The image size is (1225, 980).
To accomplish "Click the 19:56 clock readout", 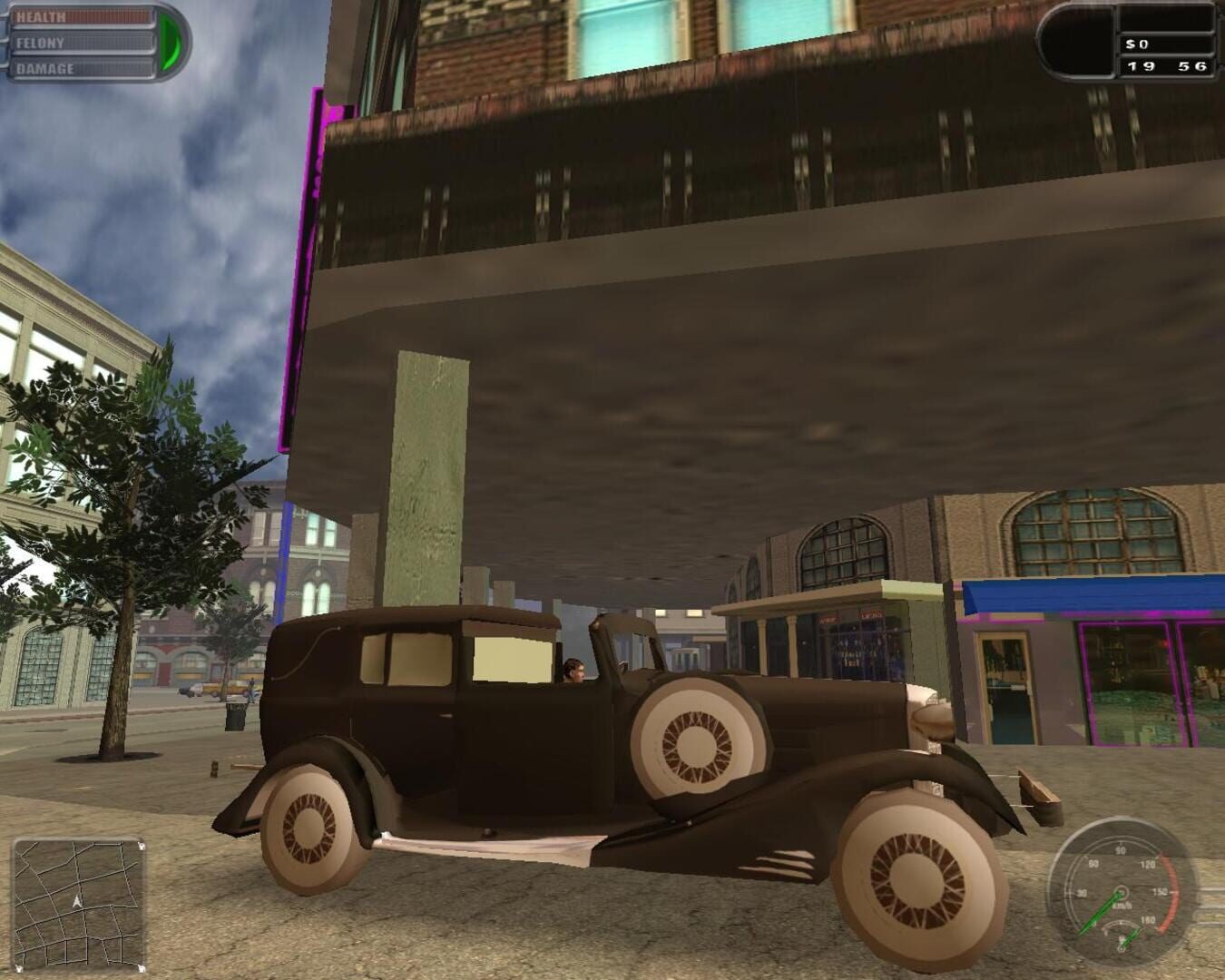I will pos(1167,65).
